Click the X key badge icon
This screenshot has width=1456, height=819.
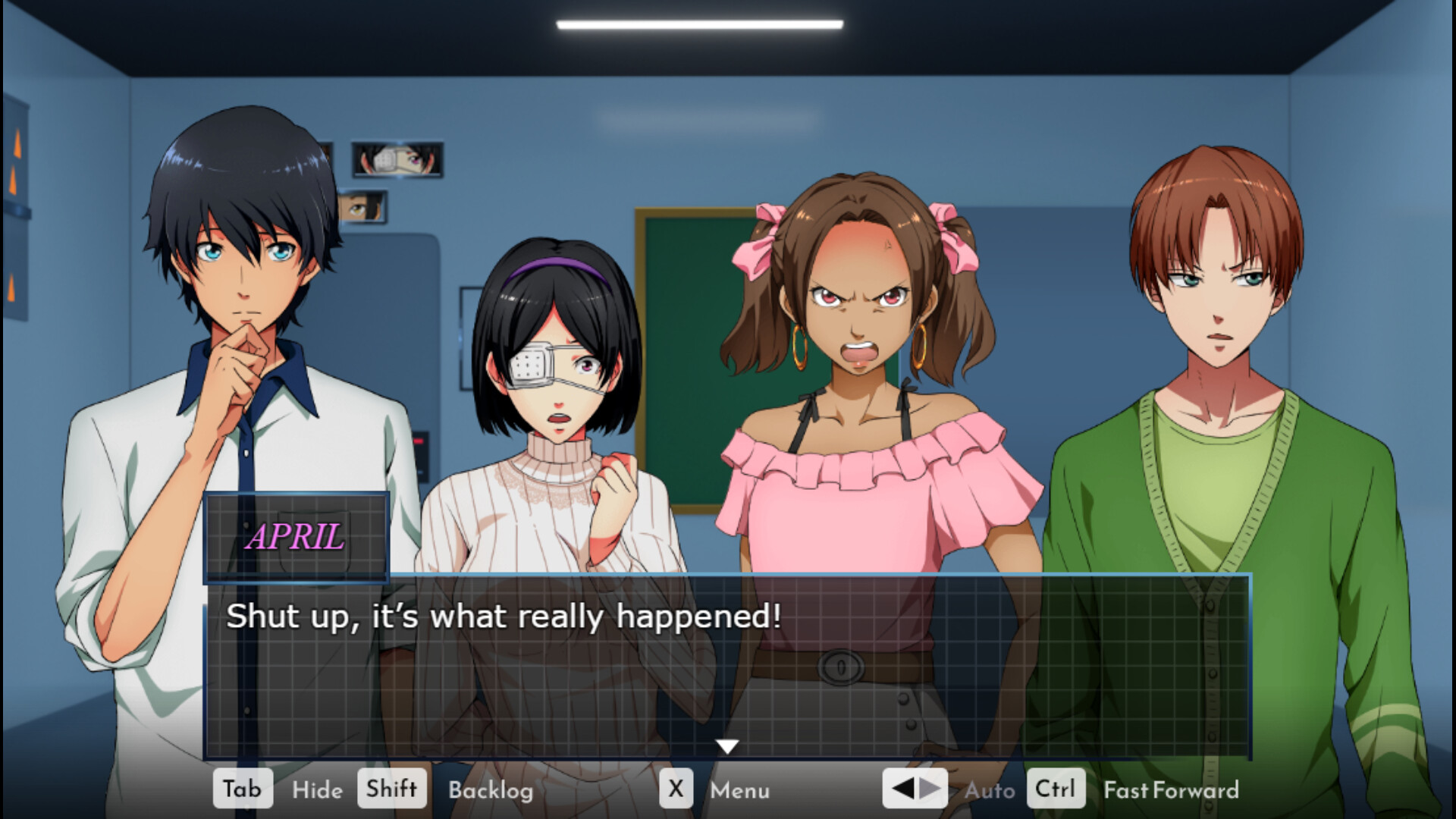coord(676,789)
